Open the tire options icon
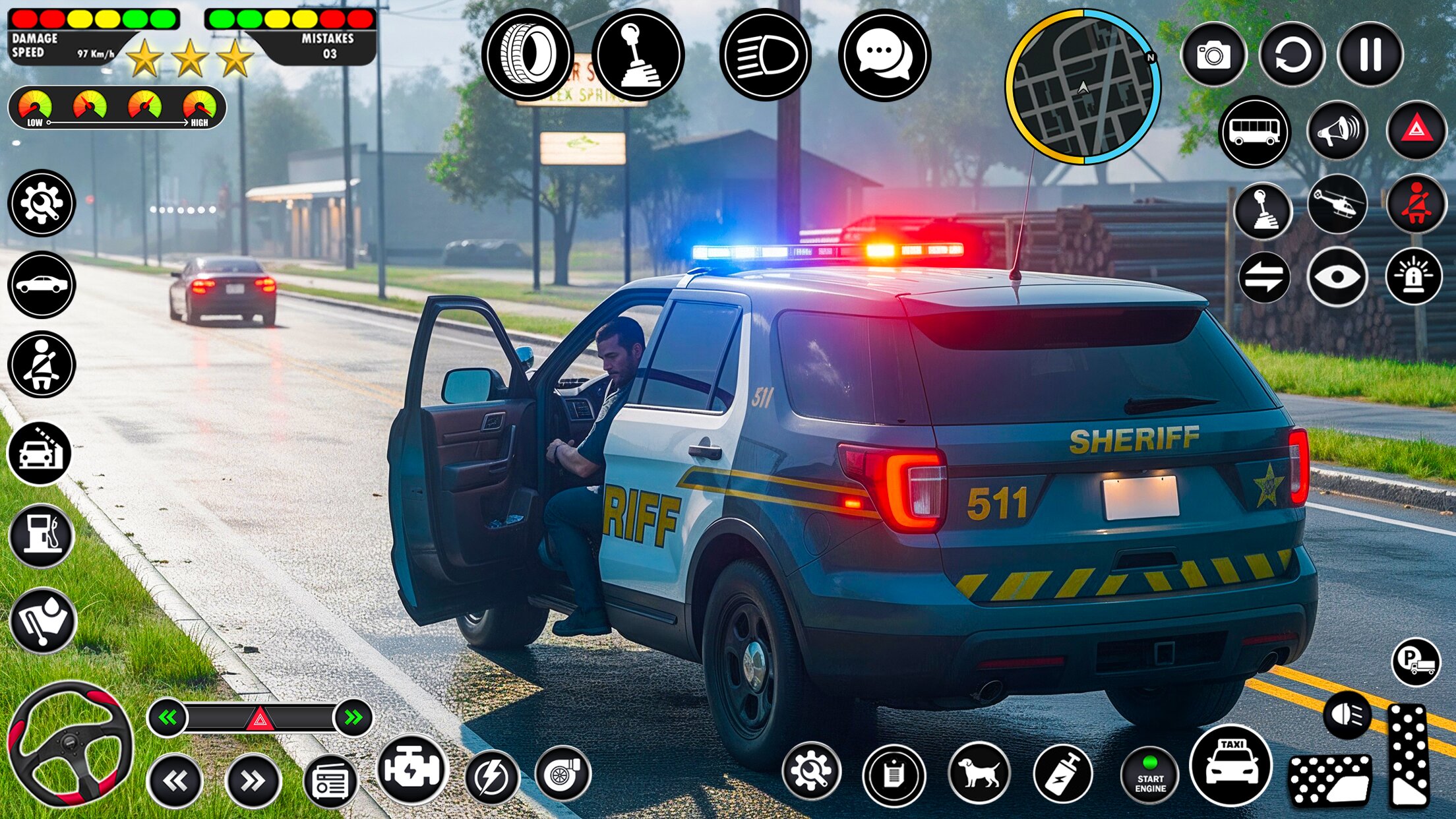The height and width of the screenshot is (819, 1456). [528, 54]
